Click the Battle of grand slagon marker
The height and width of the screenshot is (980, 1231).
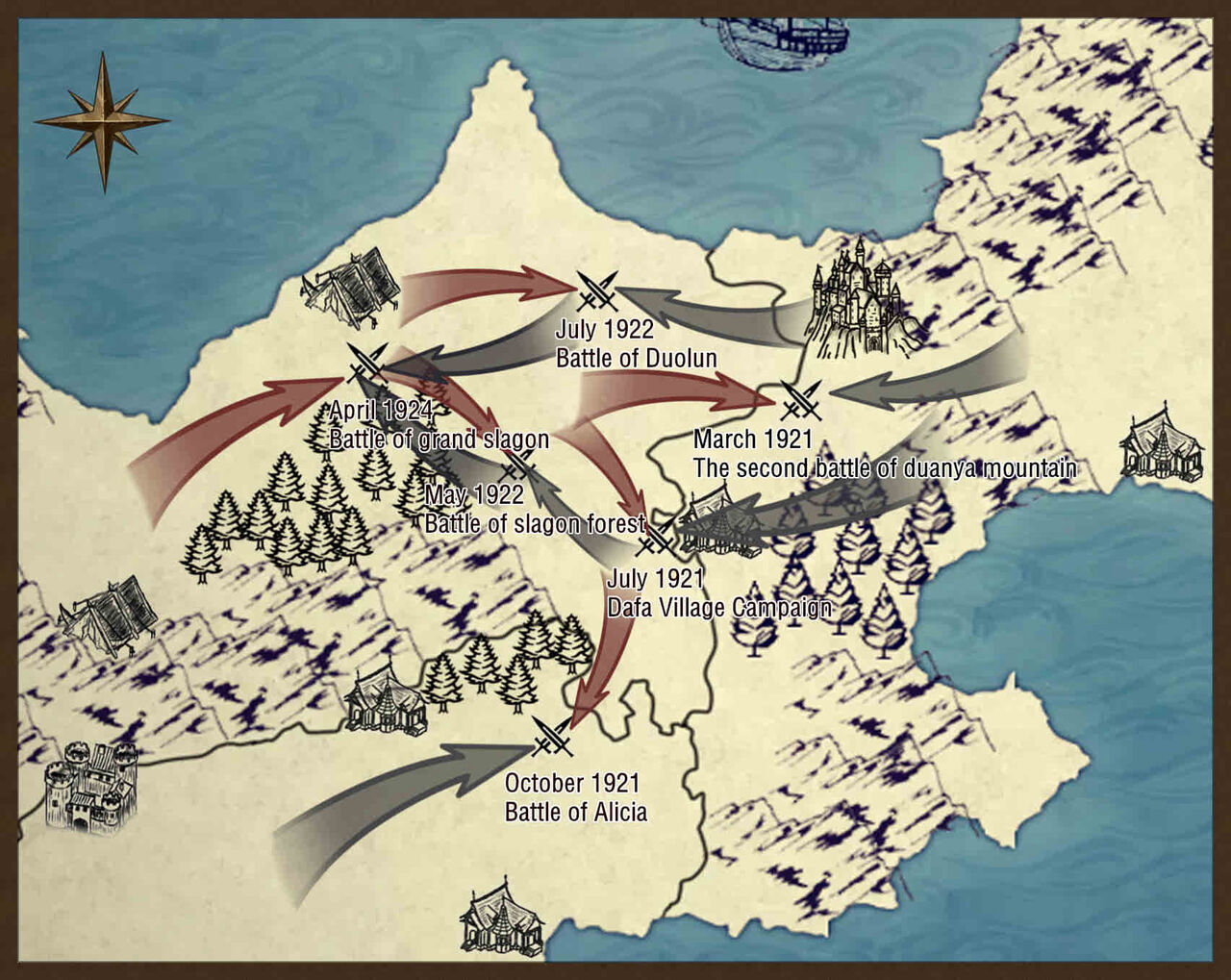pos(366,364)
